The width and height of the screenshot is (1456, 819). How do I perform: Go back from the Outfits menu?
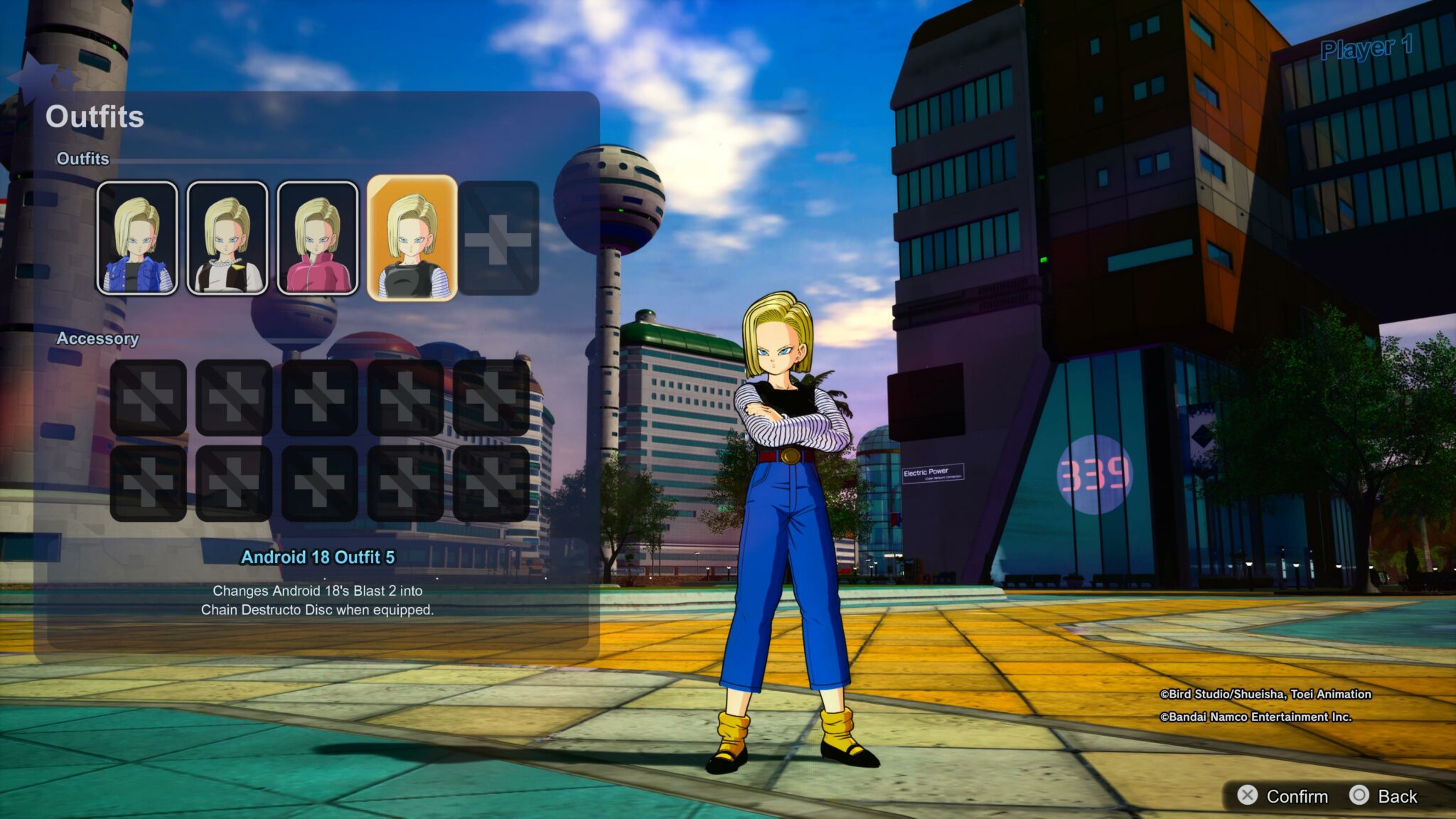[1383, 796]
